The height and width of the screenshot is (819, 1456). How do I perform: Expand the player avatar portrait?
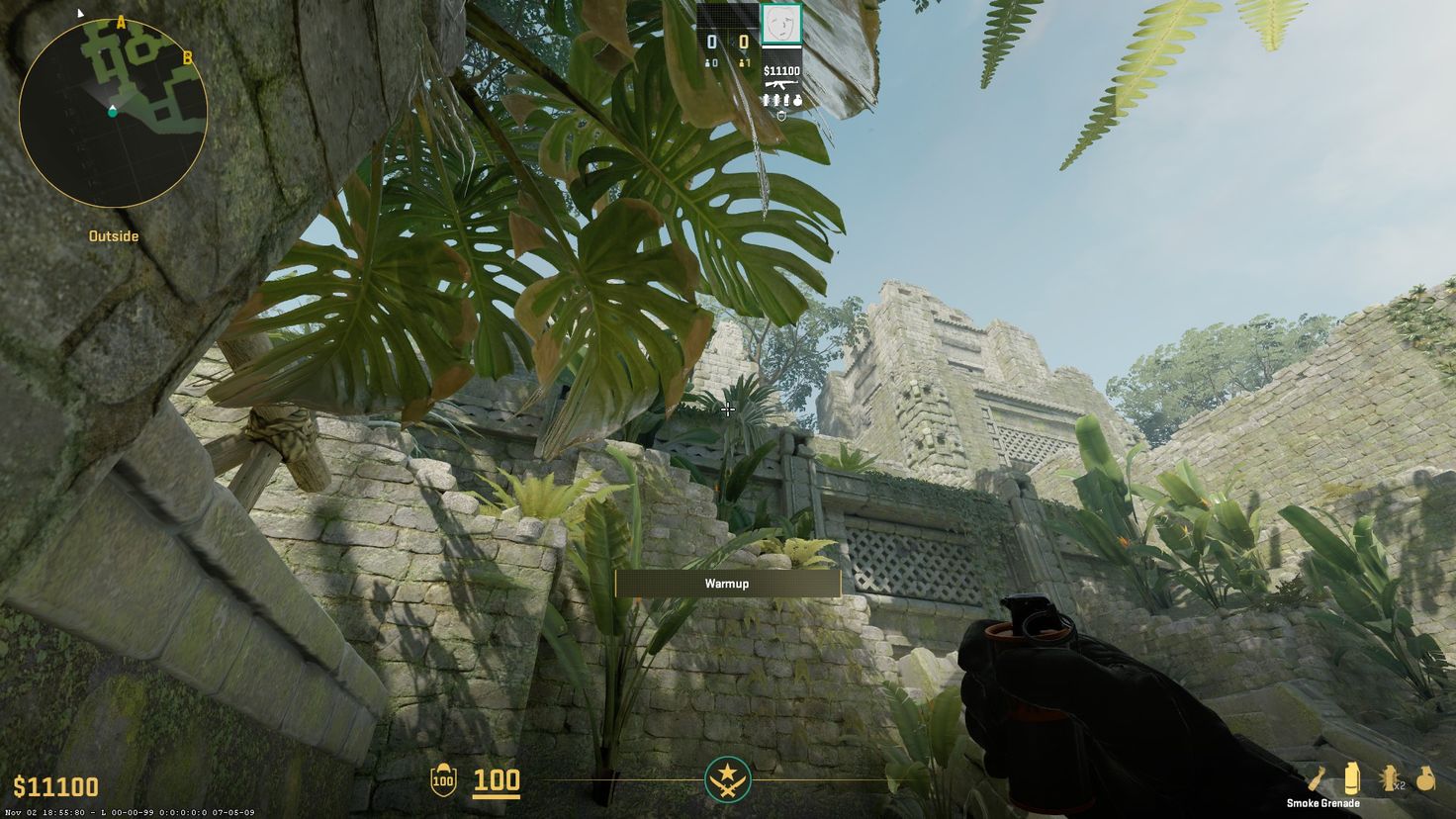[x=781, y=24]
